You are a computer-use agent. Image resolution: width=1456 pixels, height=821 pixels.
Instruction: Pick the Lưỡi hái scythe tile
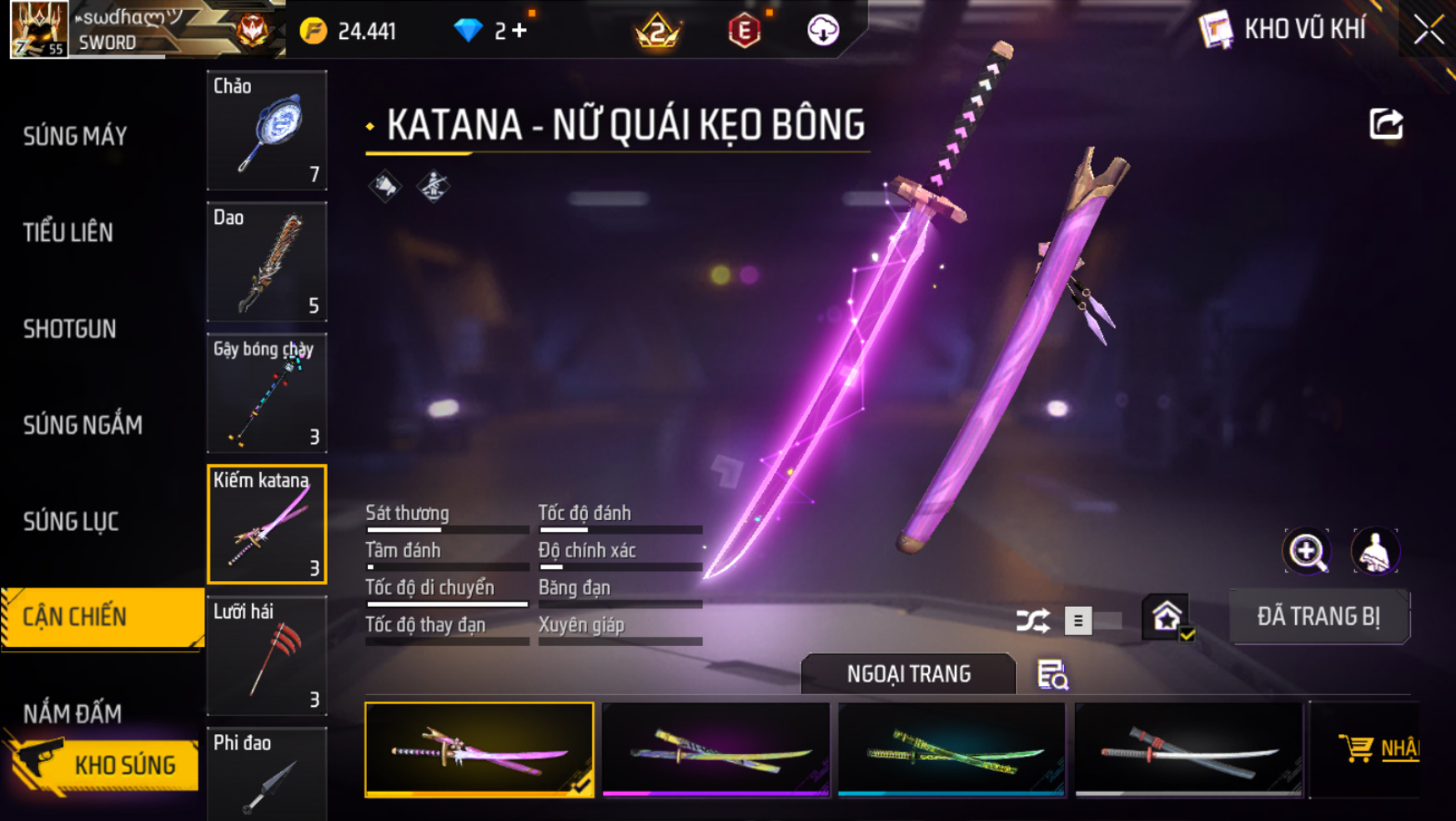point(267,656)
